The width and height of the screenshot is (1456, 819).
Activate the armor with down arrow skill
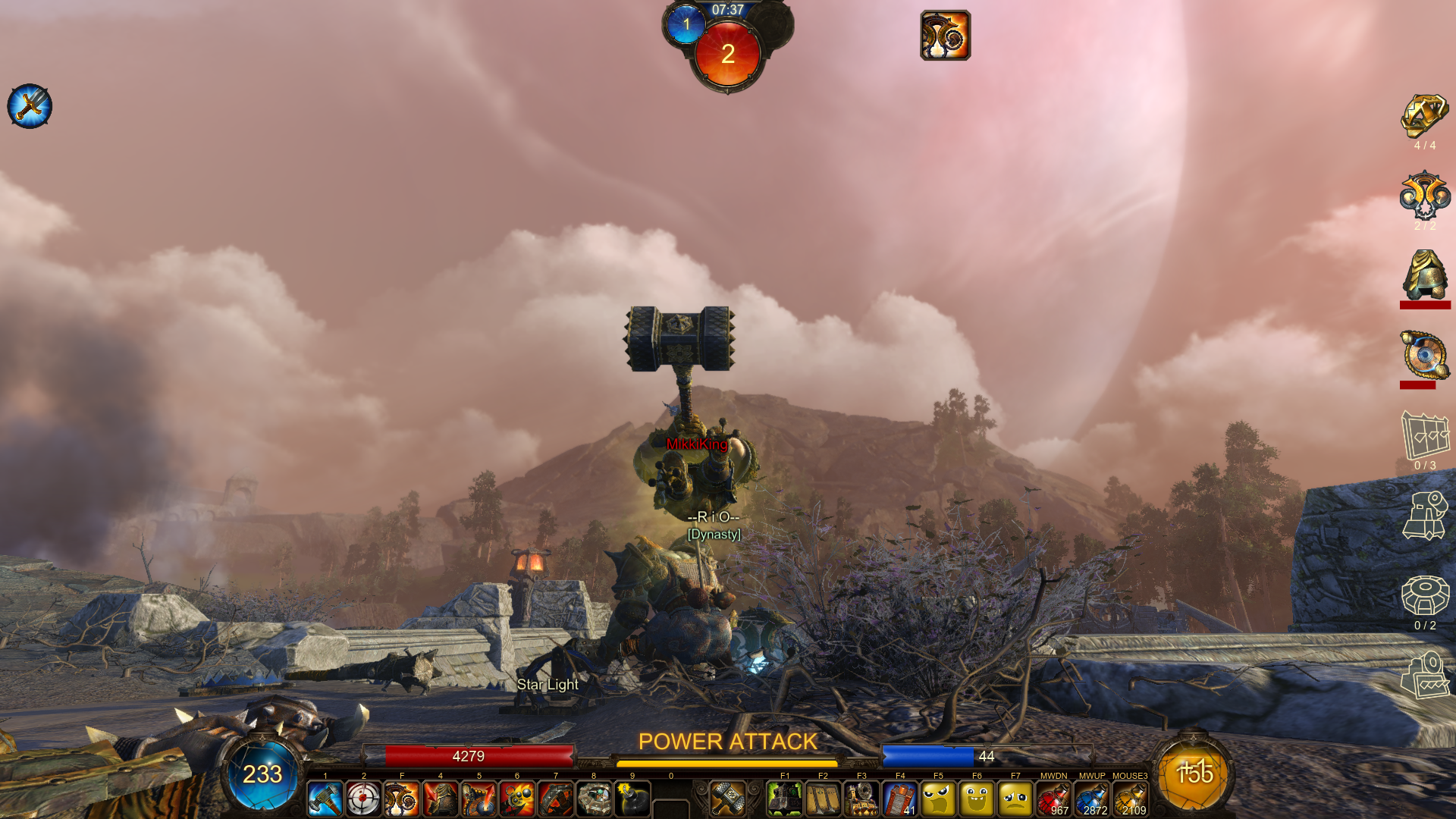point(441,799)
